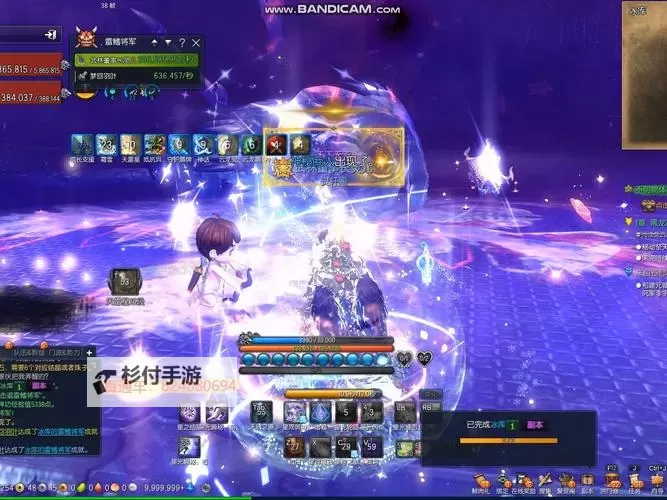Close the 雷鳍将军 boss target panel
This screenshot has width=667, height=500.
(196, 43)
